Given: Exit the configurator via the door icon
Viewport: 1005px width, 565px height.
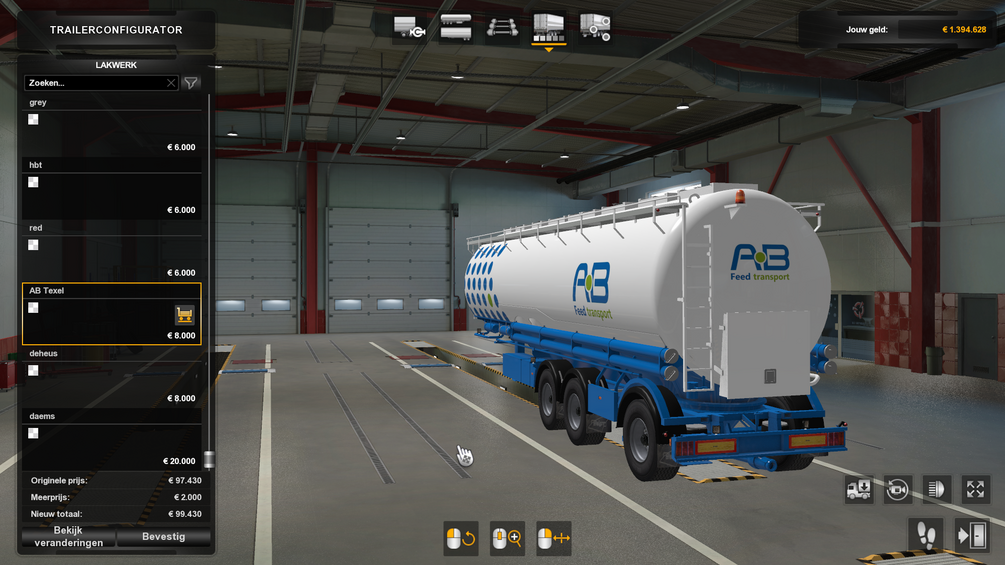Looking at the screenshot, I should click(972, 535).
